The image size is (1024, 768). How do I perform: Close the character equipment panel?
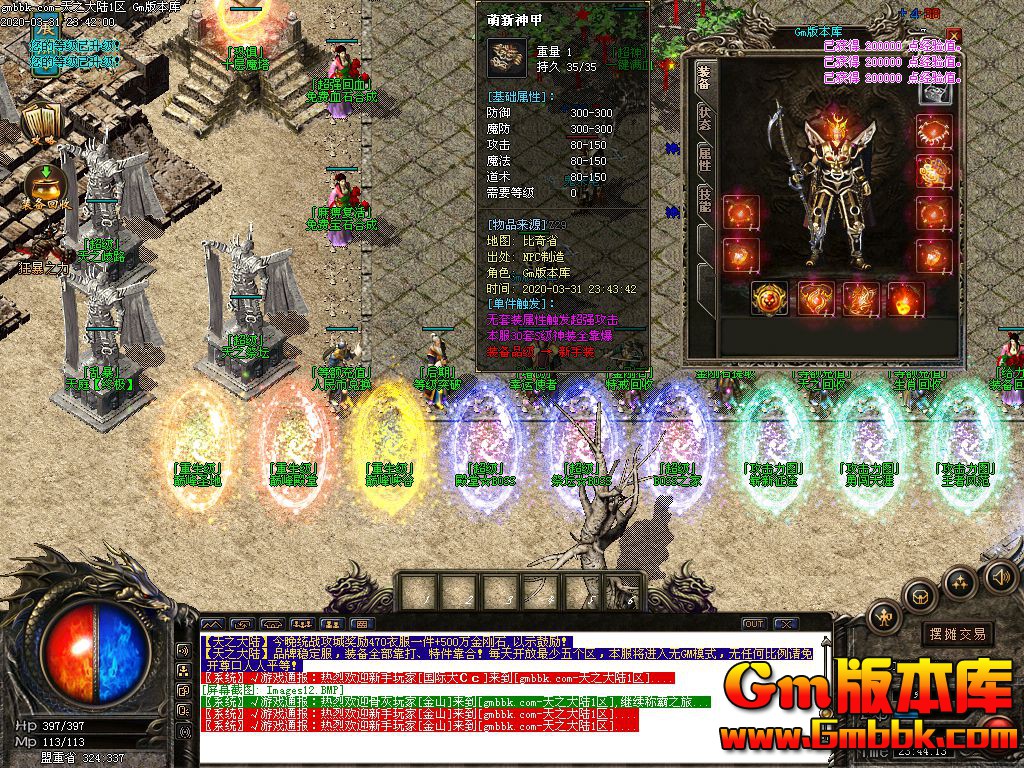953,37
